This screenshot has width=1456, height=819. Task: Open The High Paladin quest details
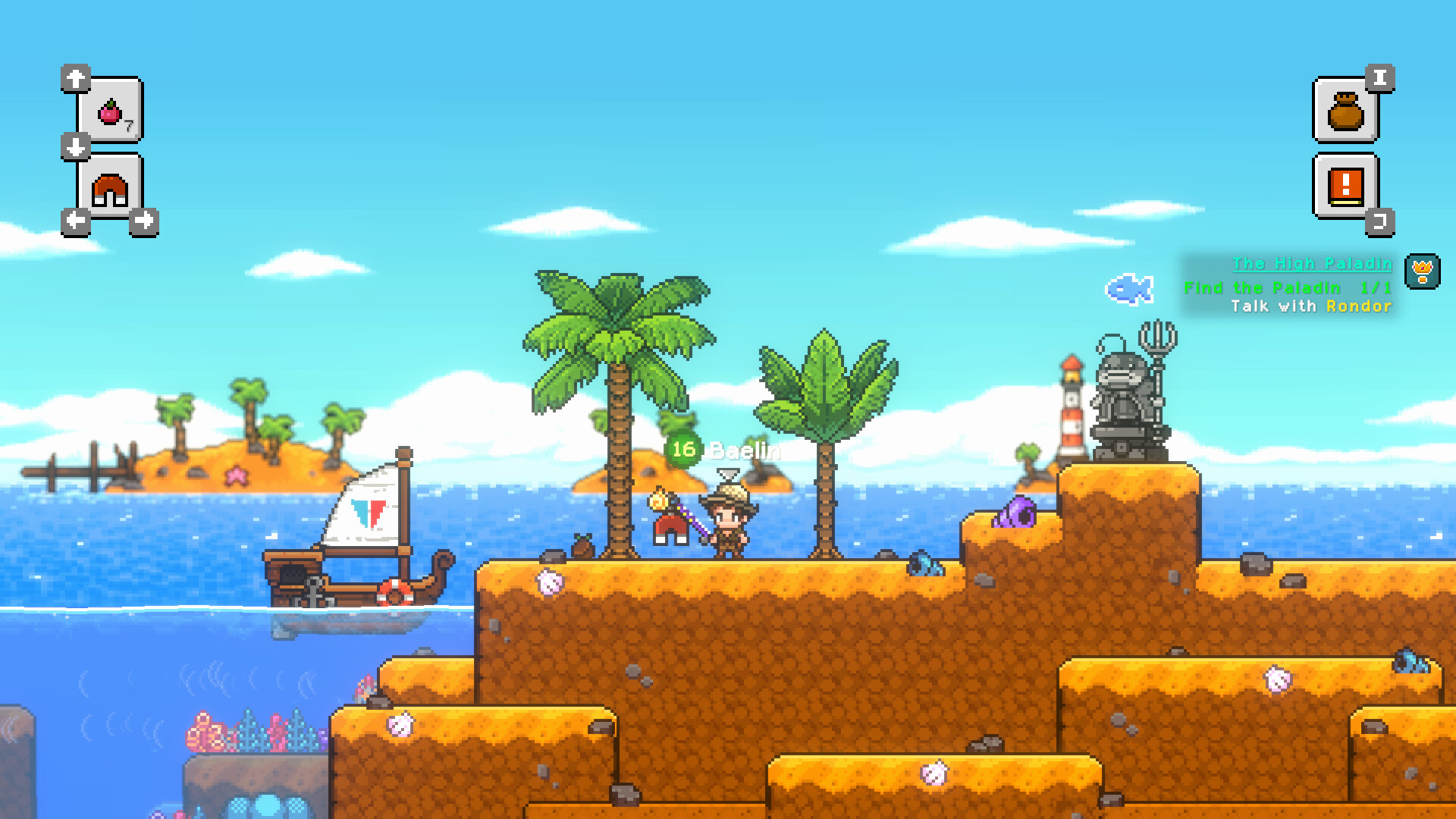tap(1312, 264)
